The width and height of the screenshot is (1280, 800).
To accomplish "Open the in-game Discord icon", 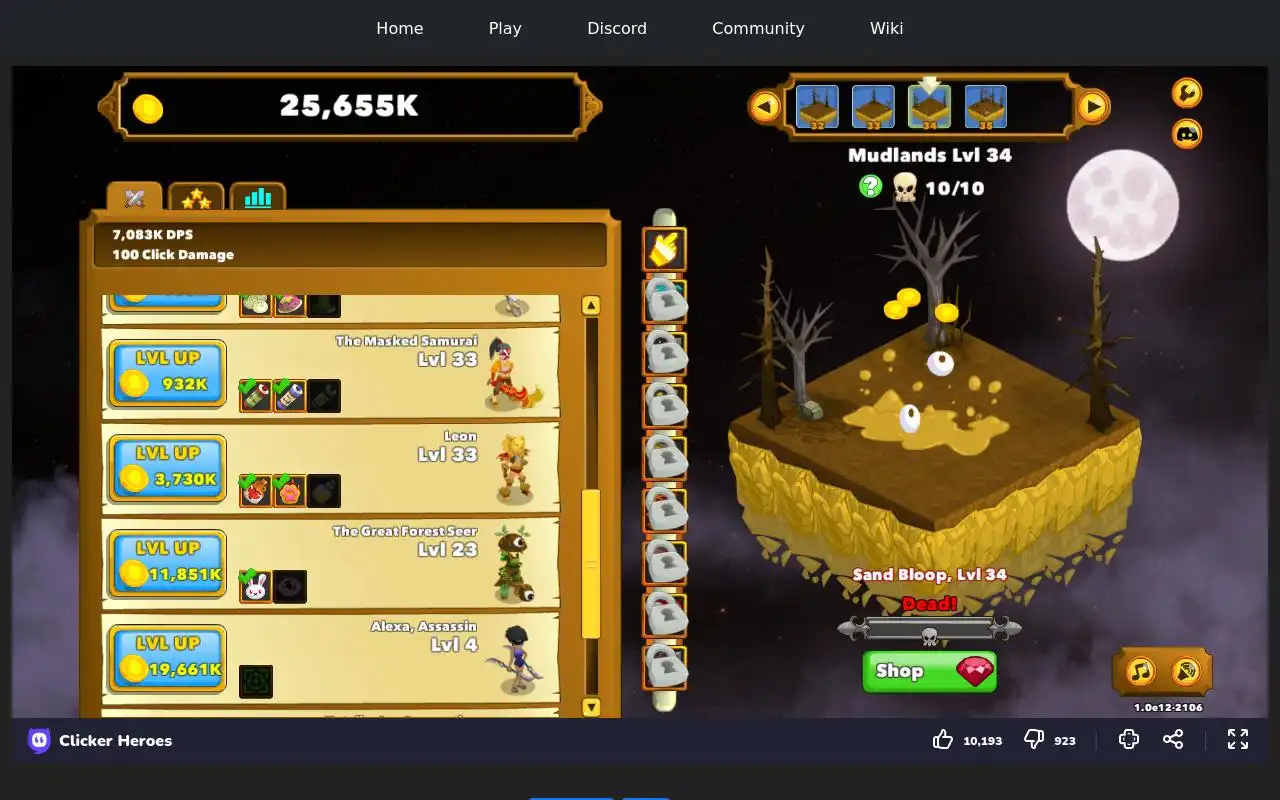I will [1187, 133].
